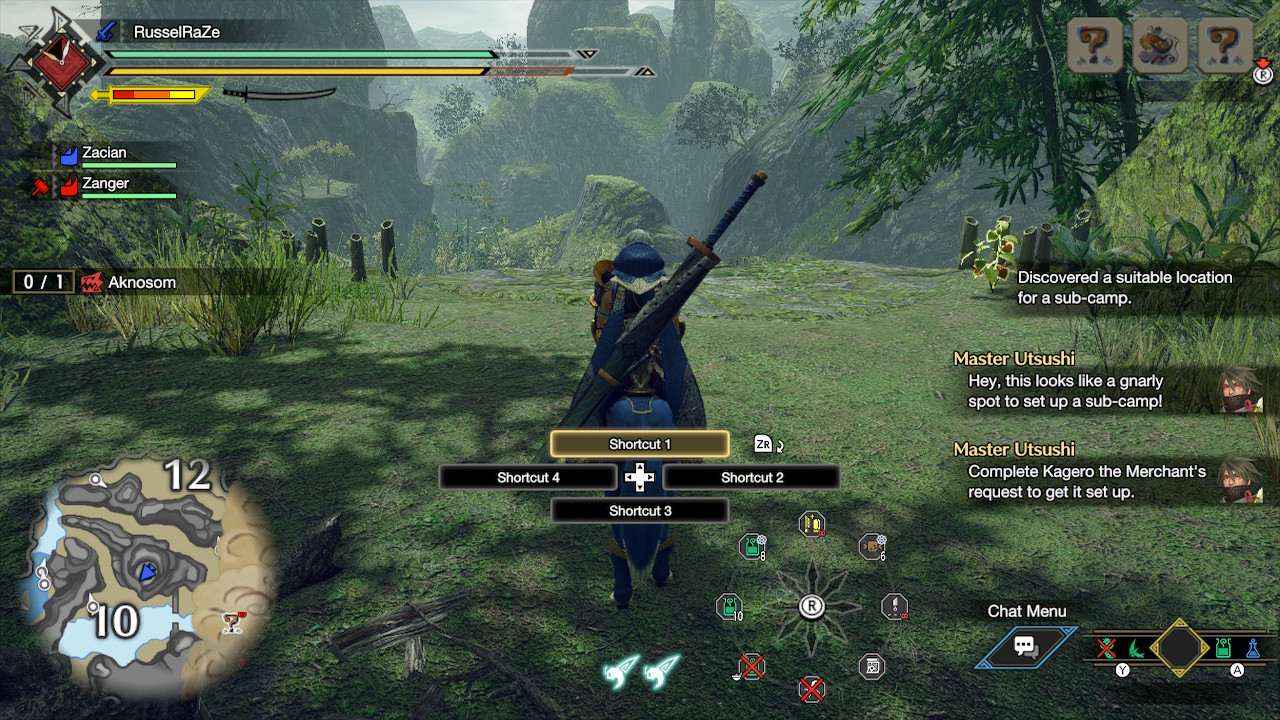Click the identified monster icon in the top bar
The image size is (1280, 720).
(x=1160, y=45)
